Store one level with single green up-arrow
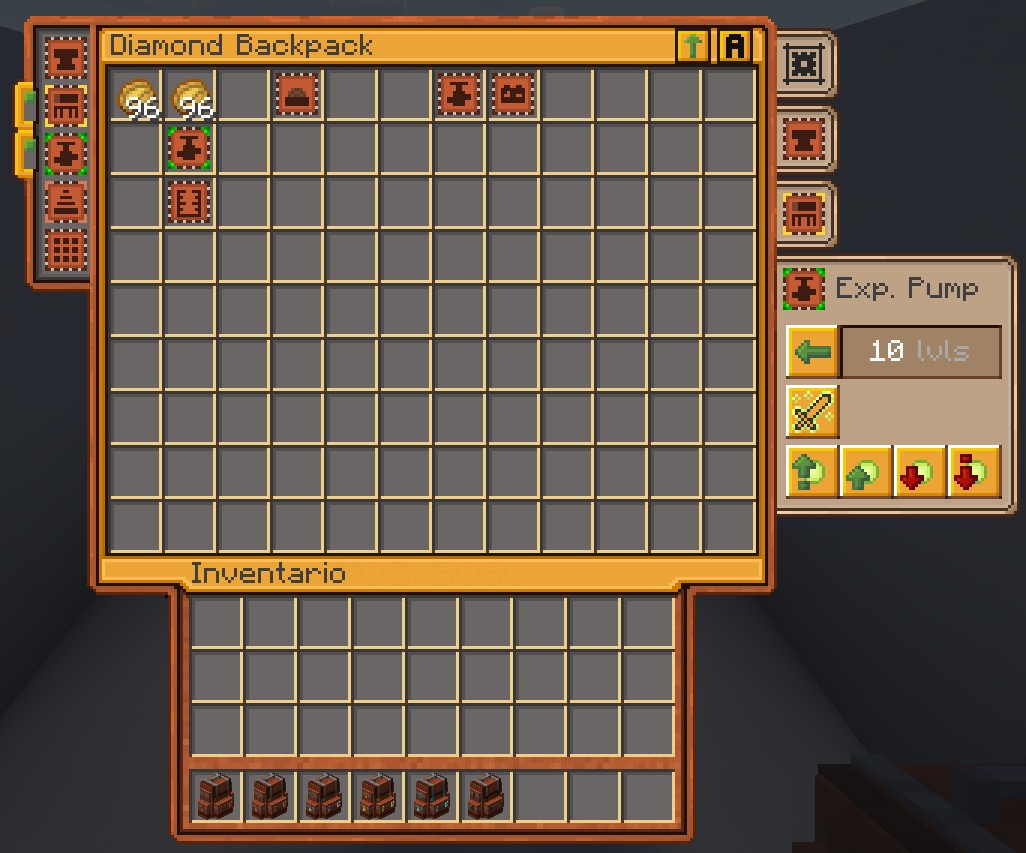1026x853 pixels. click(865, 471)
